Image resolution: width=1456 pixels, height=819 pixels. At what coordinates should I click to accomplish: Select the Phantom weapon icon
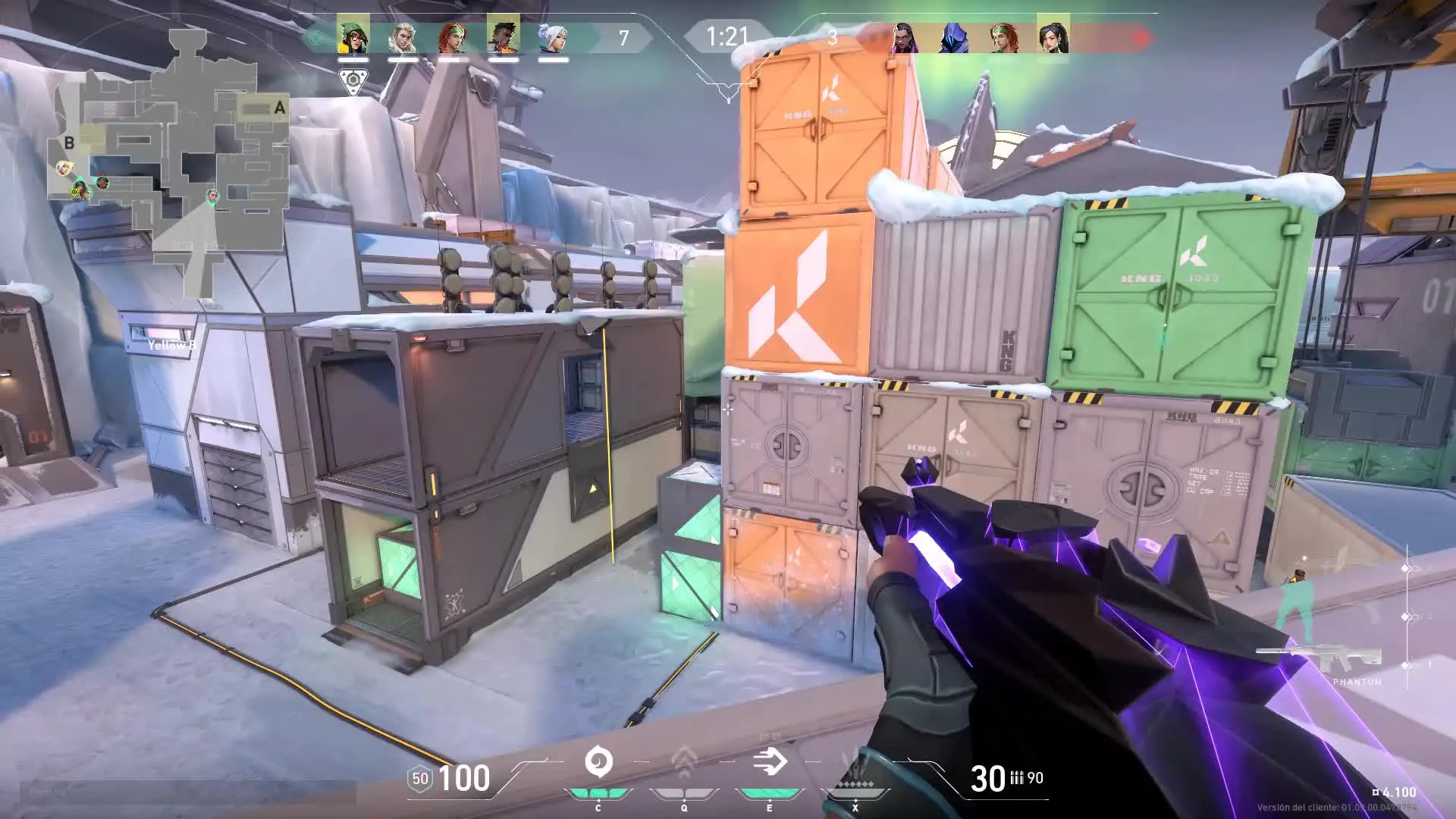pyautogui.click(x=1319, y=657)
